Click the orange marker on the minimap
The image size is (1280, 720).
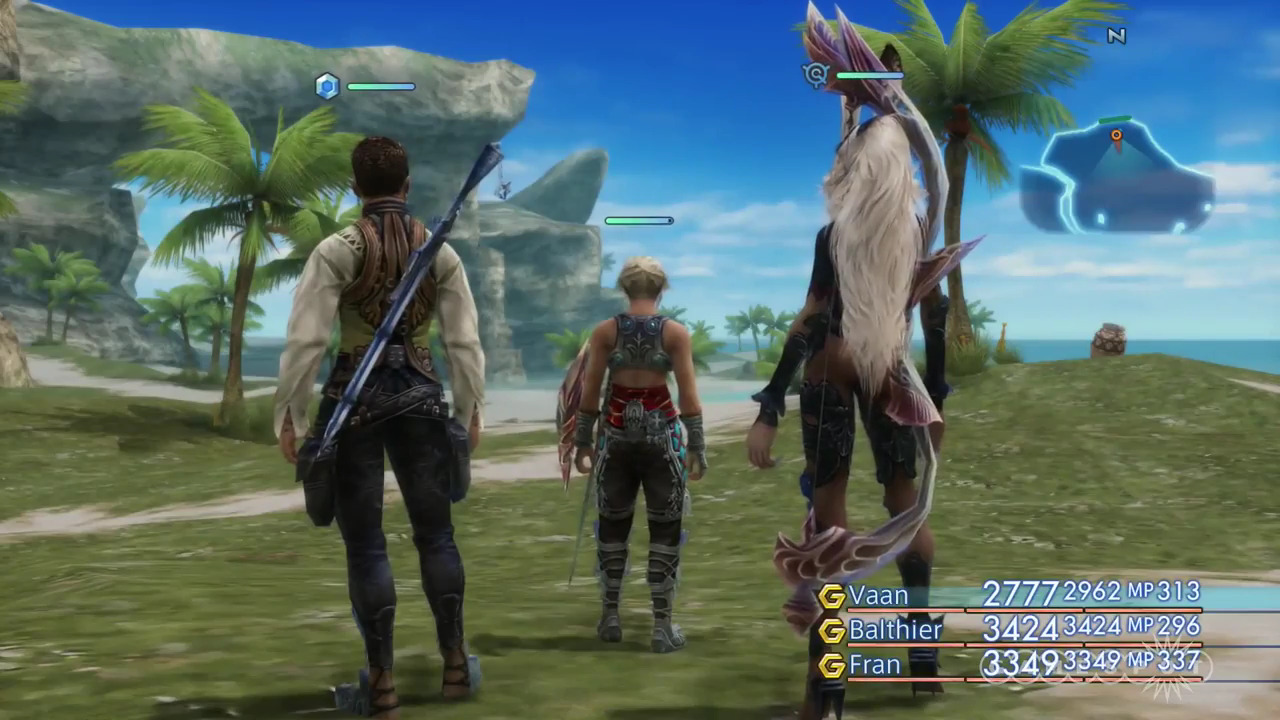(1116, 134)
